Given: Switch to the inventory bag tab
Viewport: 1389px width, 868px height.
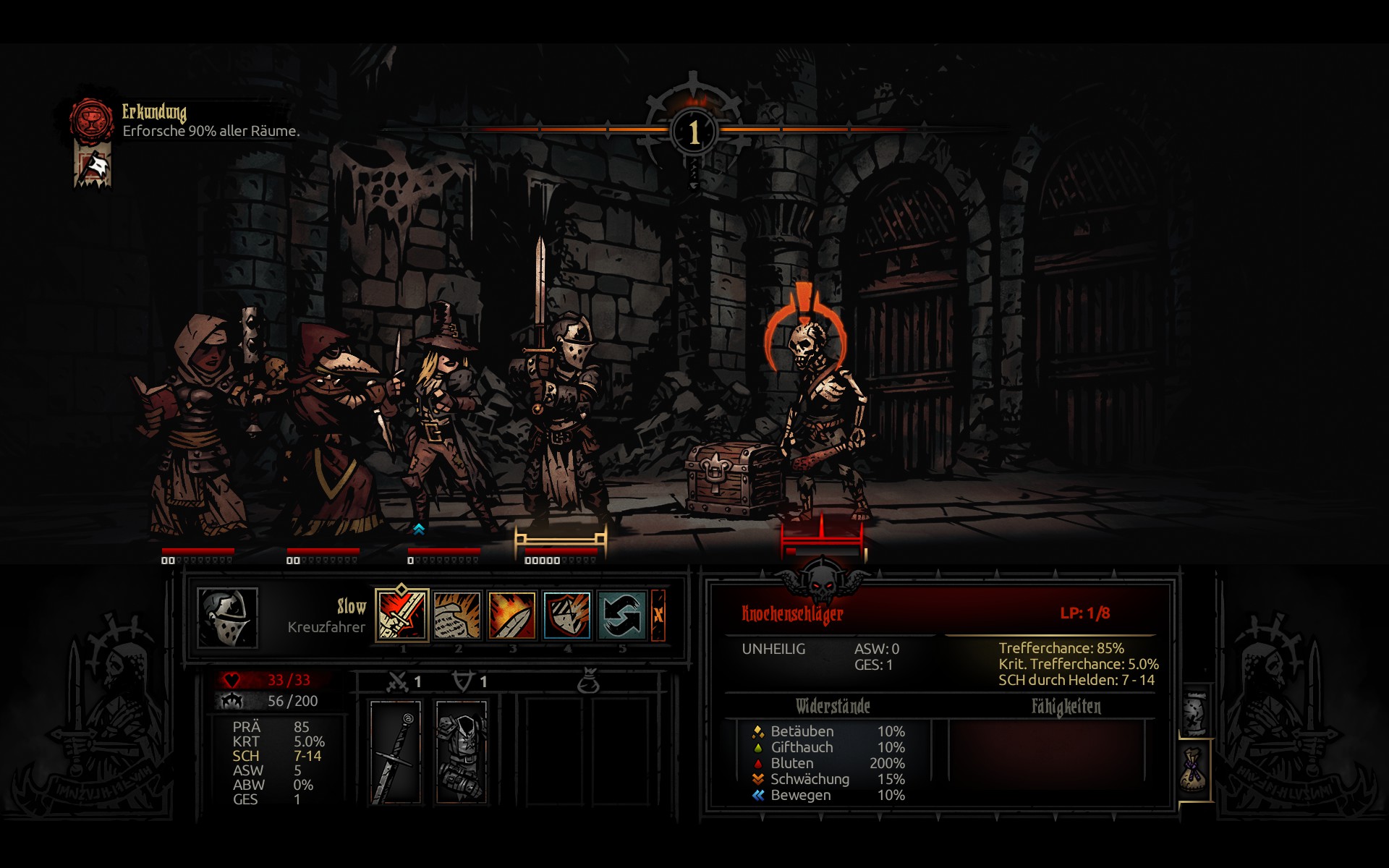Looking at the screenshot, I should tap(1194, 770).
